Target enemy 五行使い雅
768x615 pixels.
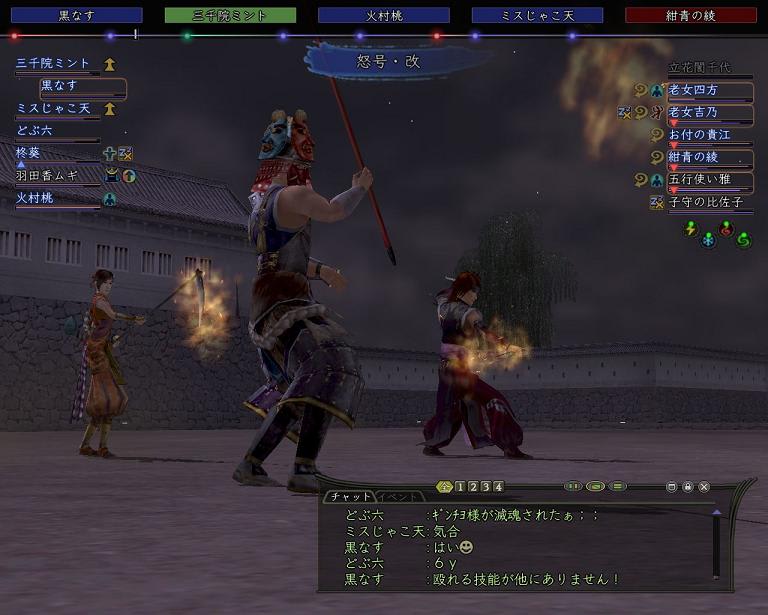pyautogui.click(x=708, y=180)
